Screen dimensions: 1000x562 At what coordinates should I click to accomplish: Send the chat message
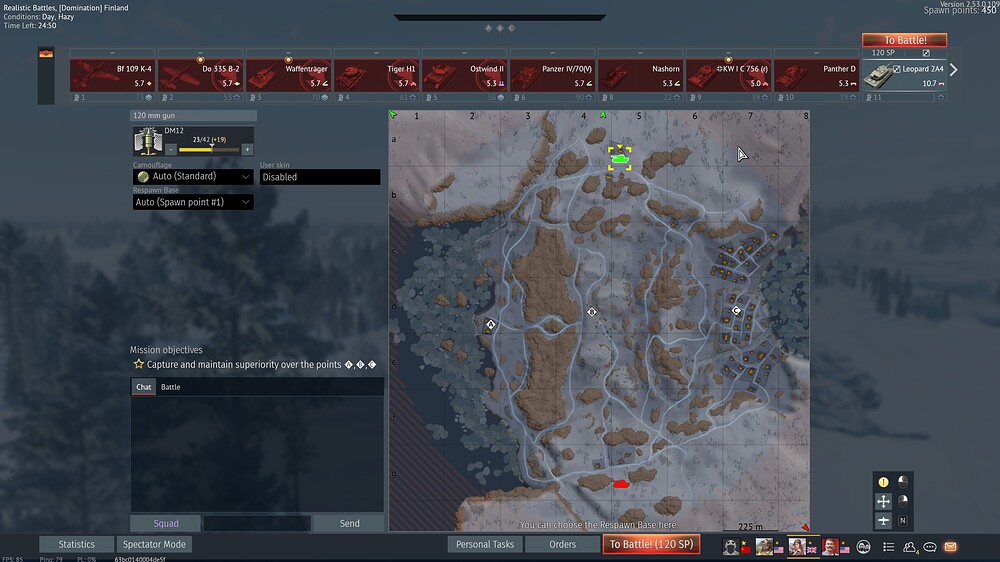point(349,524)
